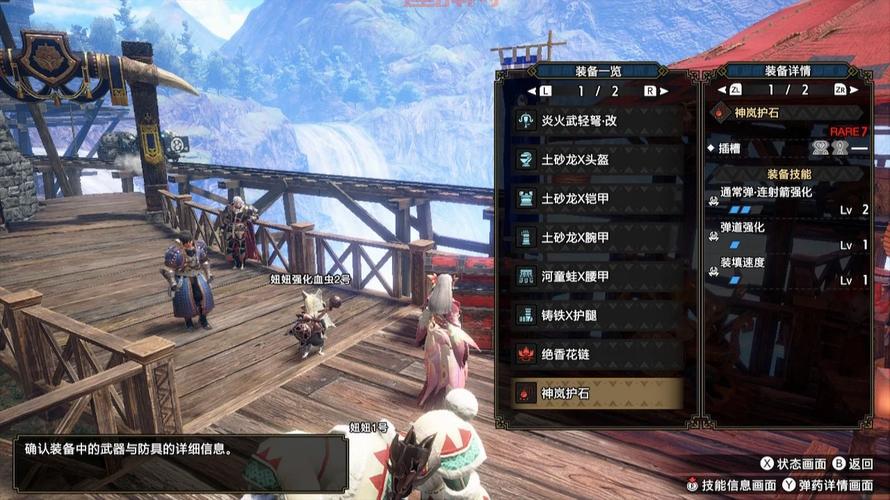Open 弹药详情画面 ammo details screen
Viewport: 890px width, 500px height.
(x=824, y=485)
